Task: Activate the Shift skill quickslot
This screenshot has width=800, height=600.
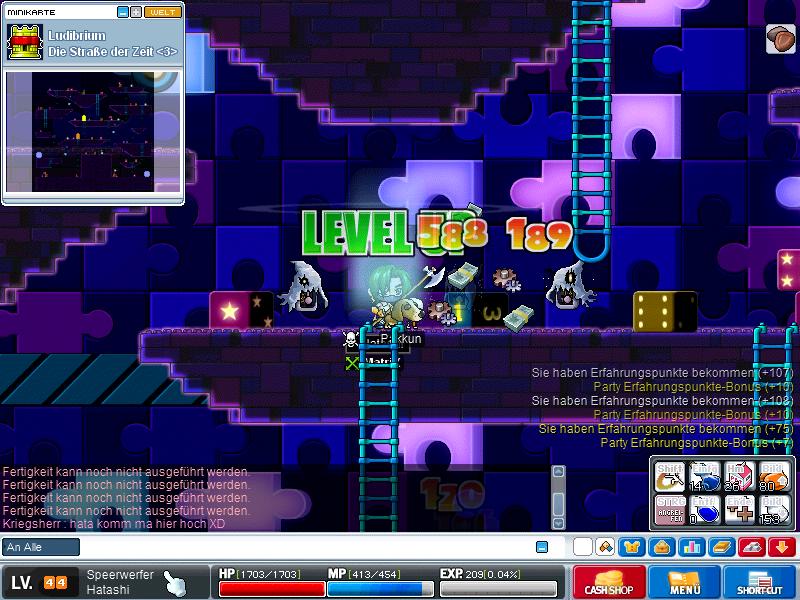Action: click(671, 478)
